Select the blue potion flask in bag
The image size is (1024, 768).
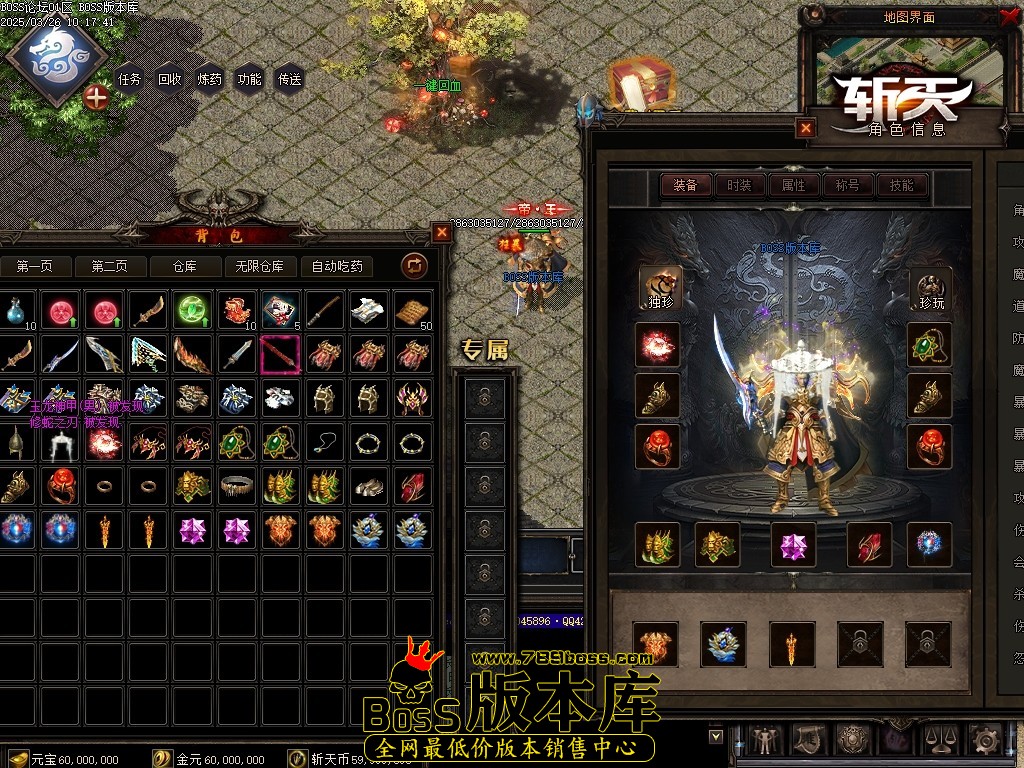click(14, 312)
